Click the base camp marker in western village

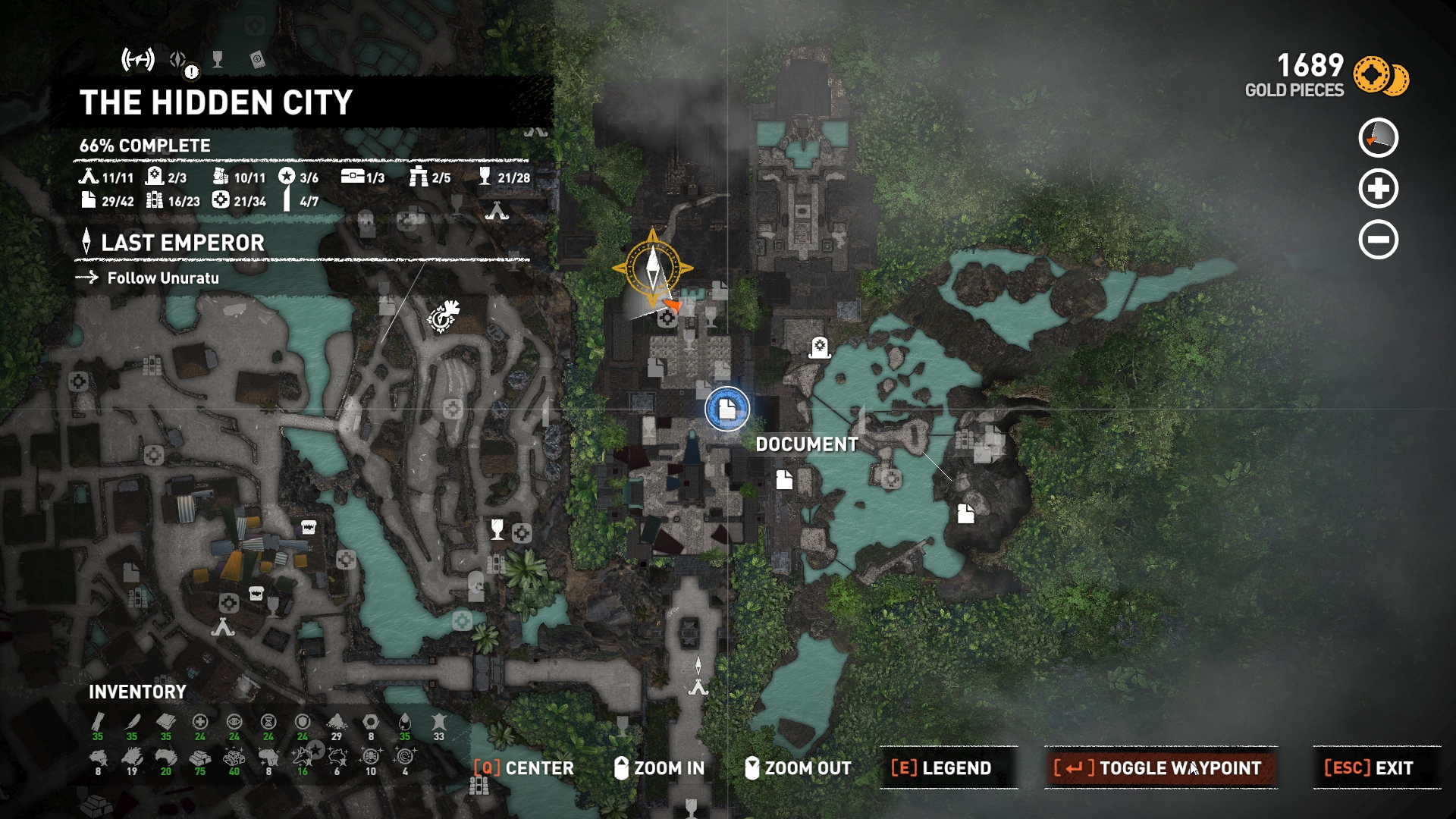click(x=223, y=627)
